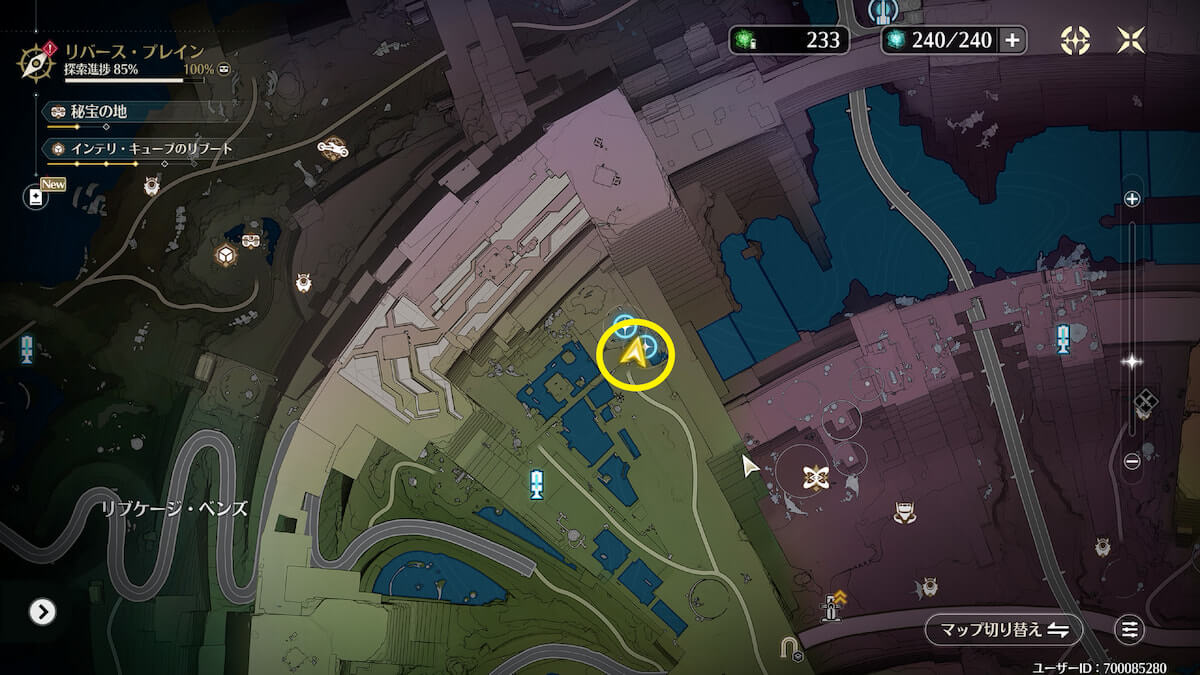Open the round four-pointed star icon beside close
The width and height of the screenshot is (1200, 675).
click(1075, 40)
